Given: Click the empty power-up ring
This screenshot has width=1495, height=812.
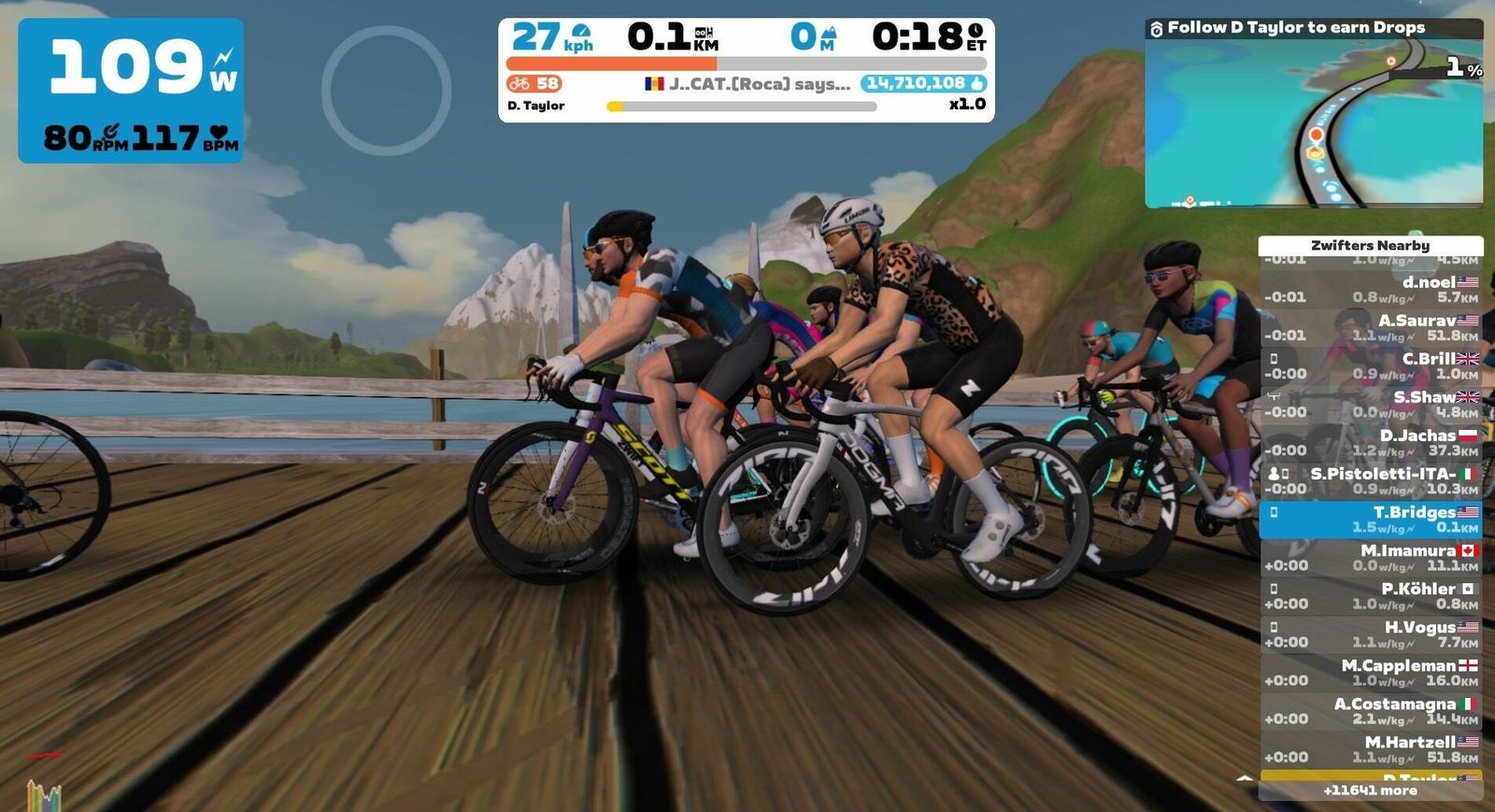Looking at the screenshot, I should coord(387,91).
